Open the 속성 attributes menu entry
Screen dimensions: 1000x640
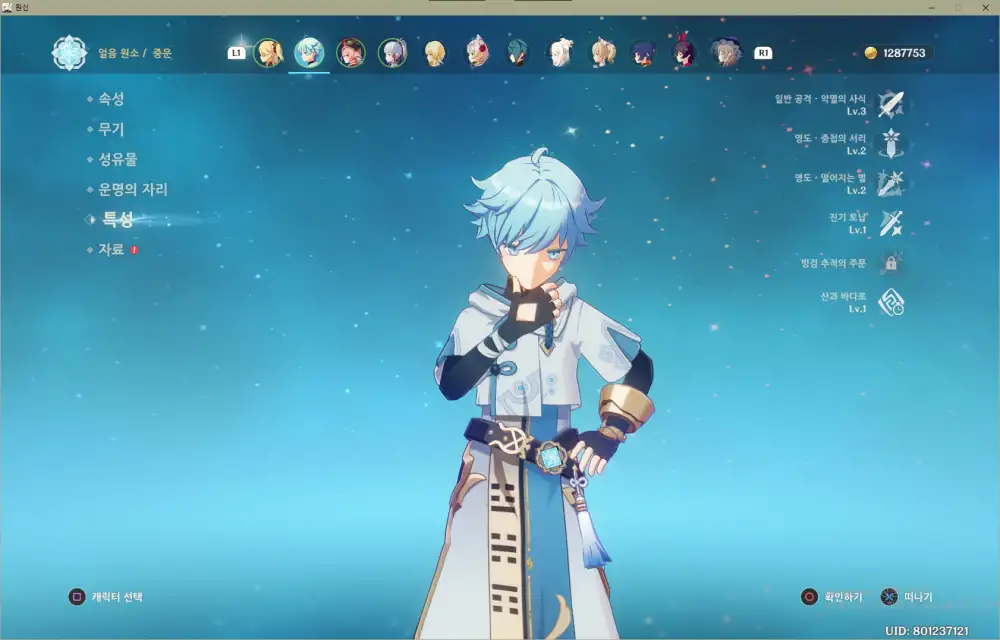point(111,99)
